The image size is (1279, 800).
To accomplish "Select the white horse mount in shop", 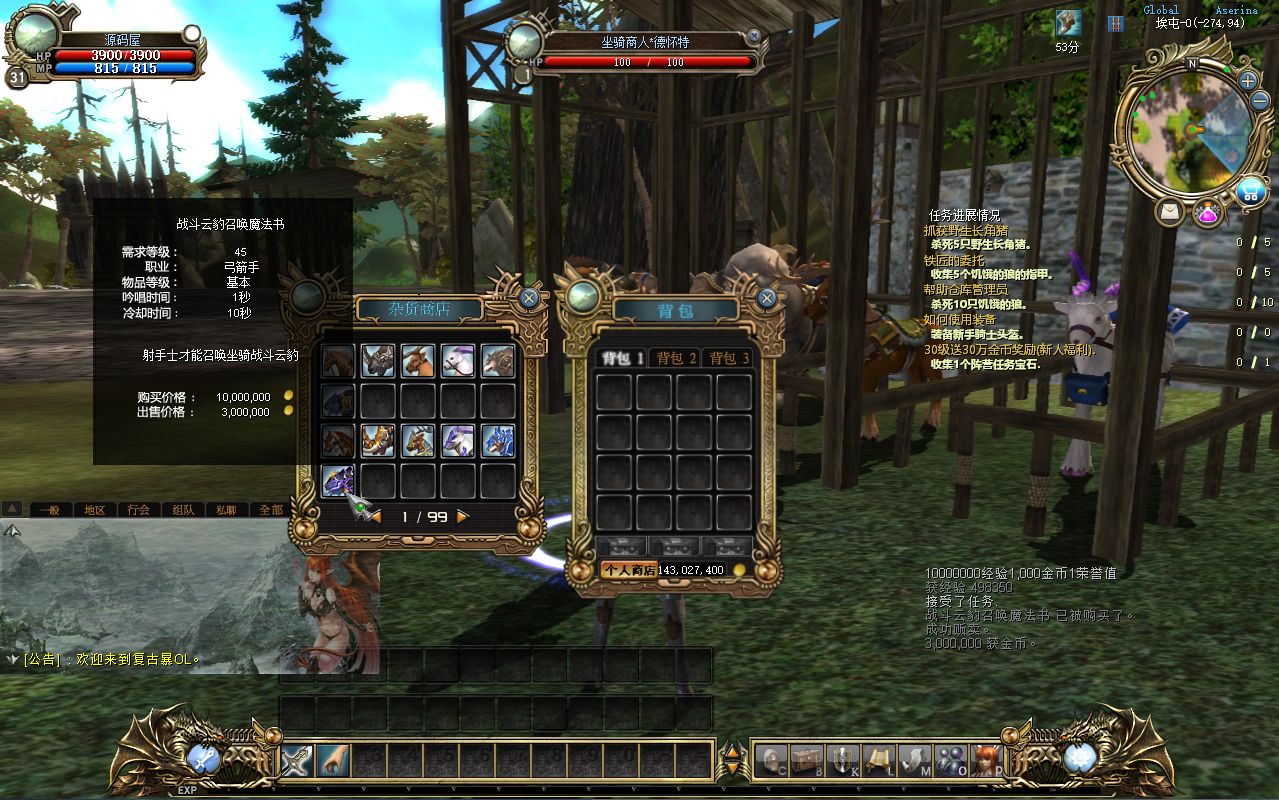I will (458, 361).
